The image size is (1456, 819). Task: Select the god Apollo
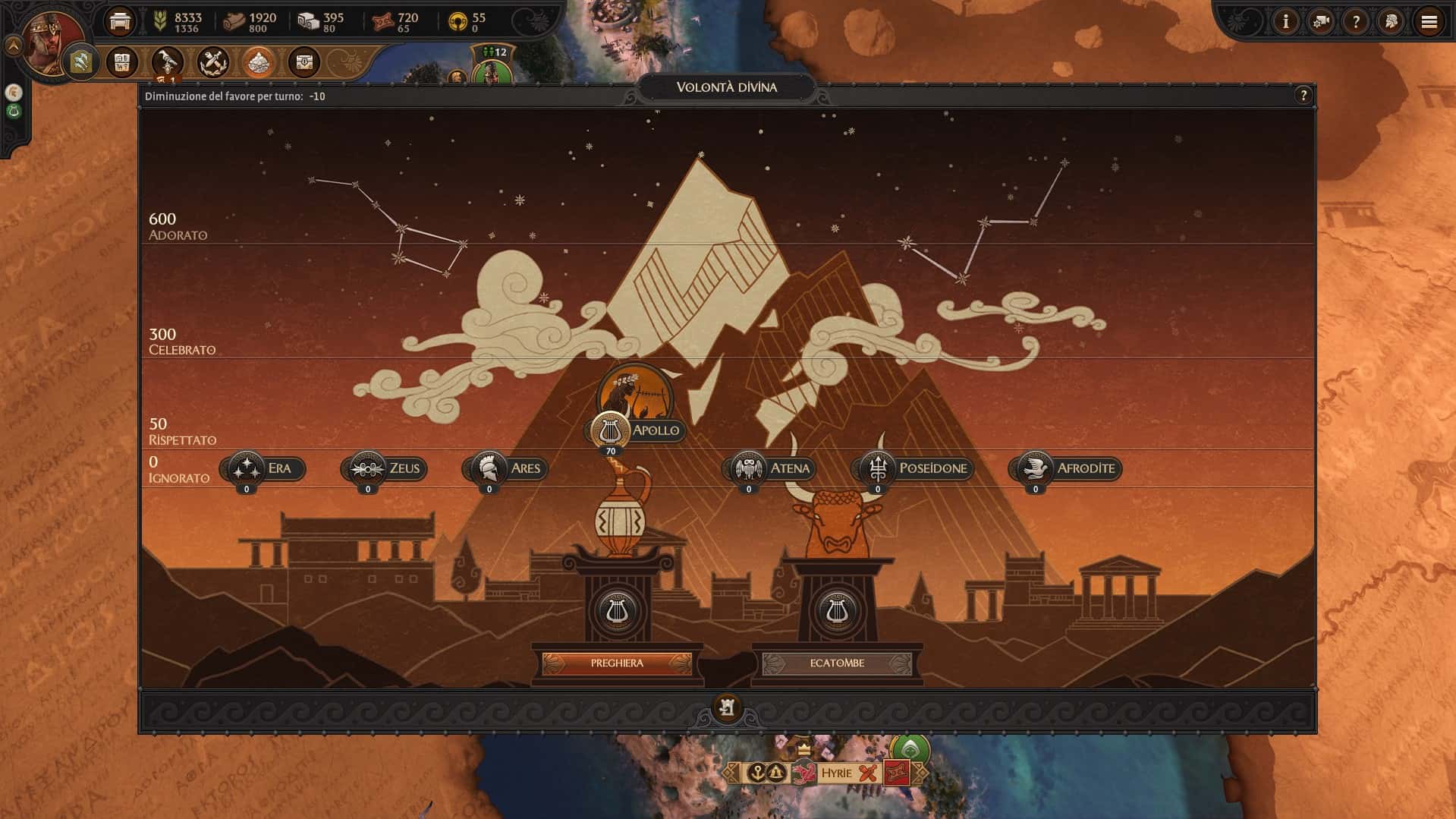636,430
